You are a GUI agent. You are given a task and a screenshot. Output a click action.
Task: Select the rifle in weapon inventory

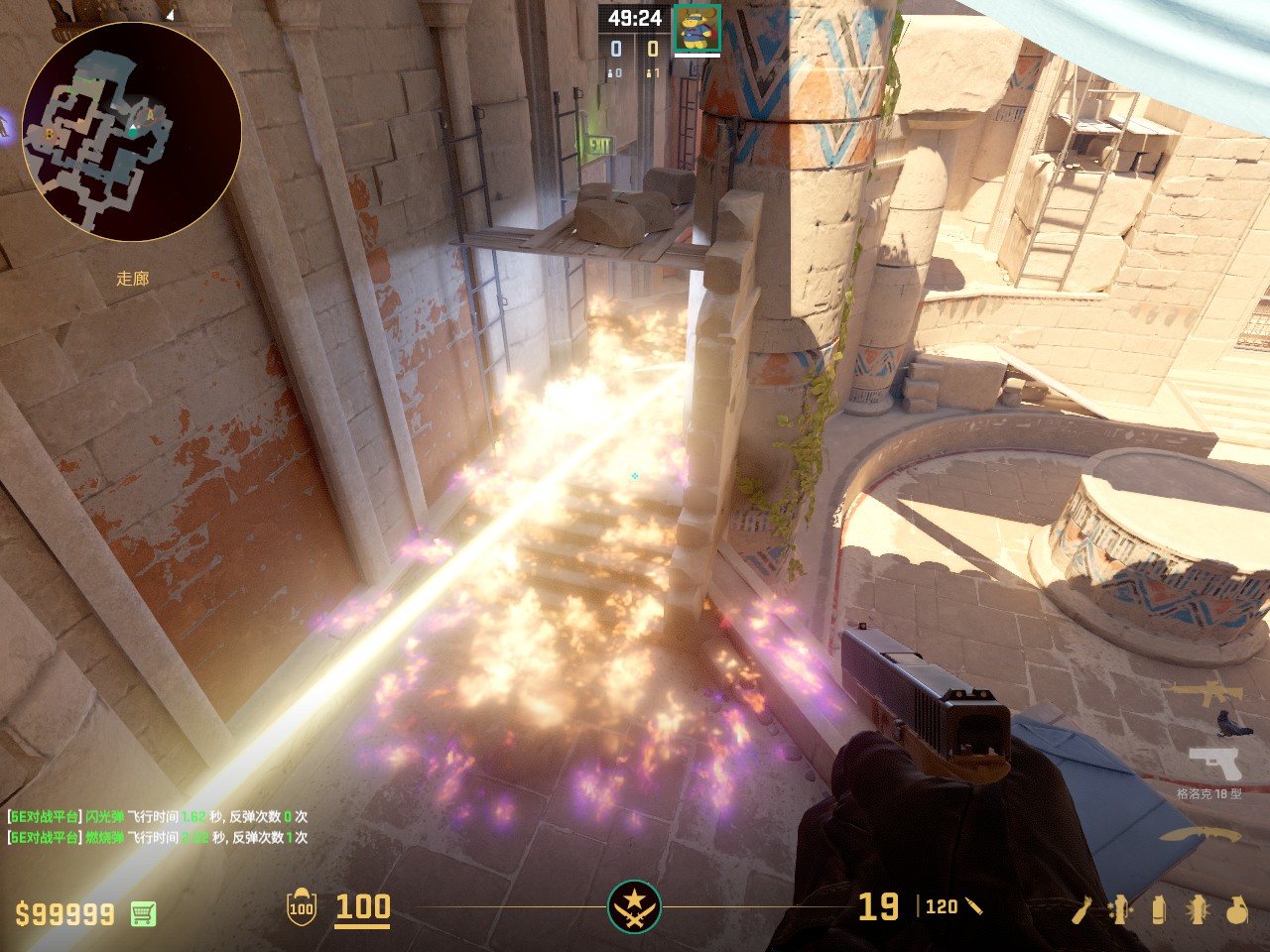click(1204, 693)
